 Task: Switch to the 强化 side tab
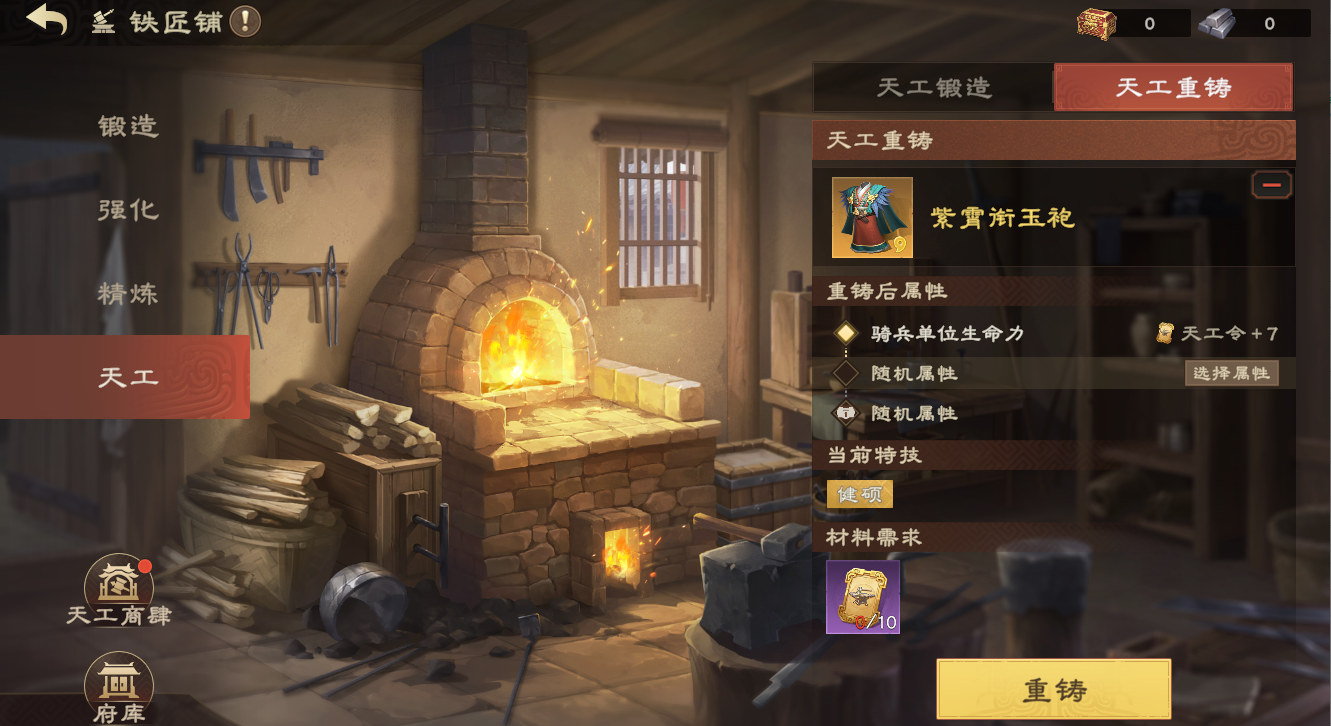pyautogui.click(x=128, y=210)
